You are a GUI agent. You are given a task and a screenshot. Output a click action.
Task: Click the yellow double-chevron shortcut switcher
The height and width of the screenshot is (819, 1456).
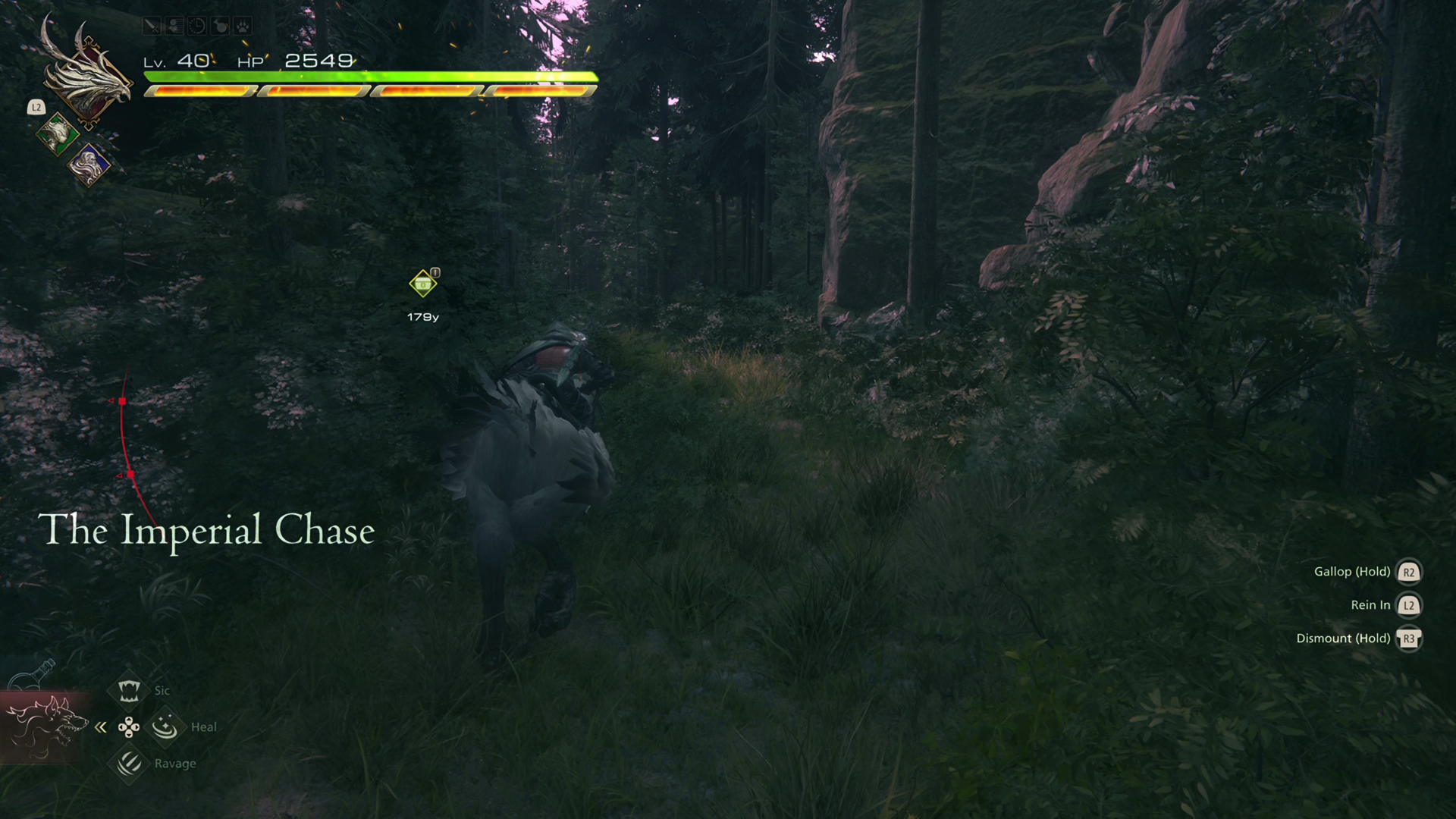point(101,728)
